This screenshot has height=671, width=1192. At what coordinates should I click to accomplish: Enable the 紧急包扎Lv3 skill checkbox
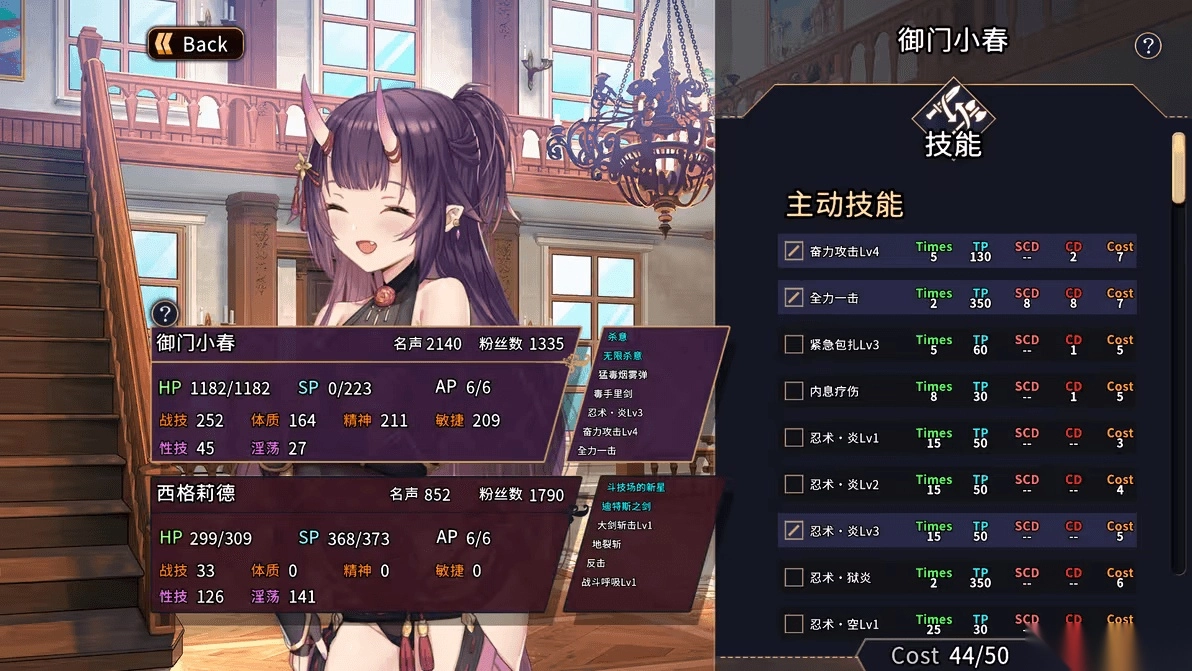pos(794,345)
